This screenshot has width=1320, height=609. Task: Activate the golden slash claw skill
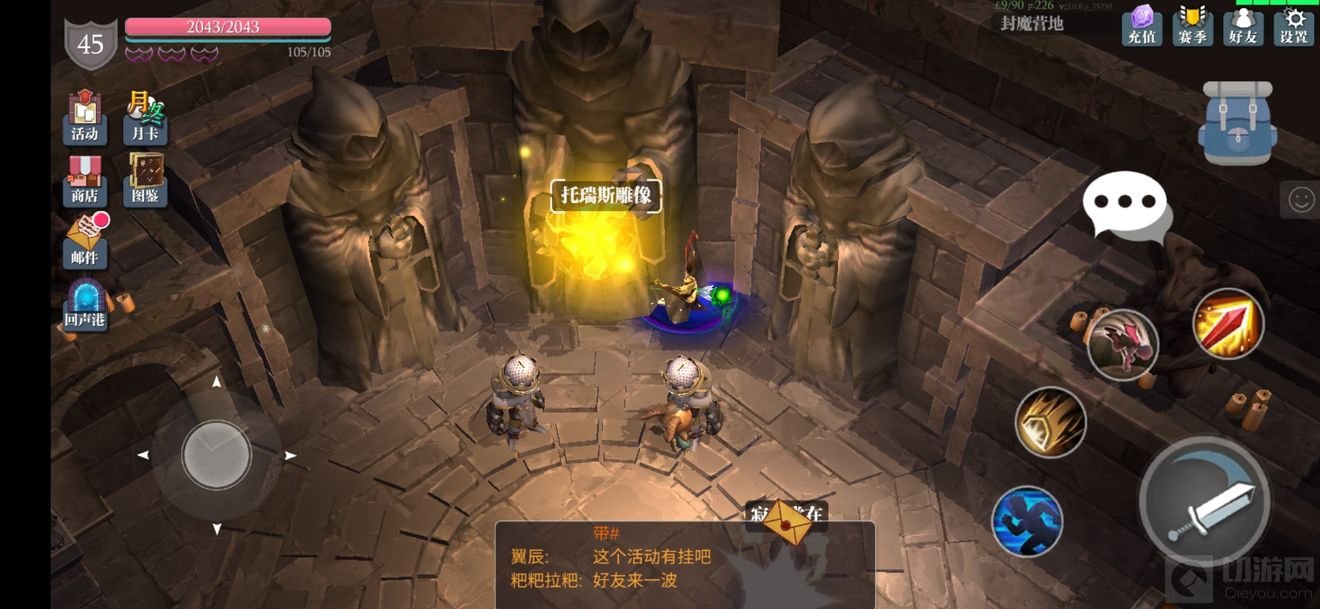[x=1051, y=421]
